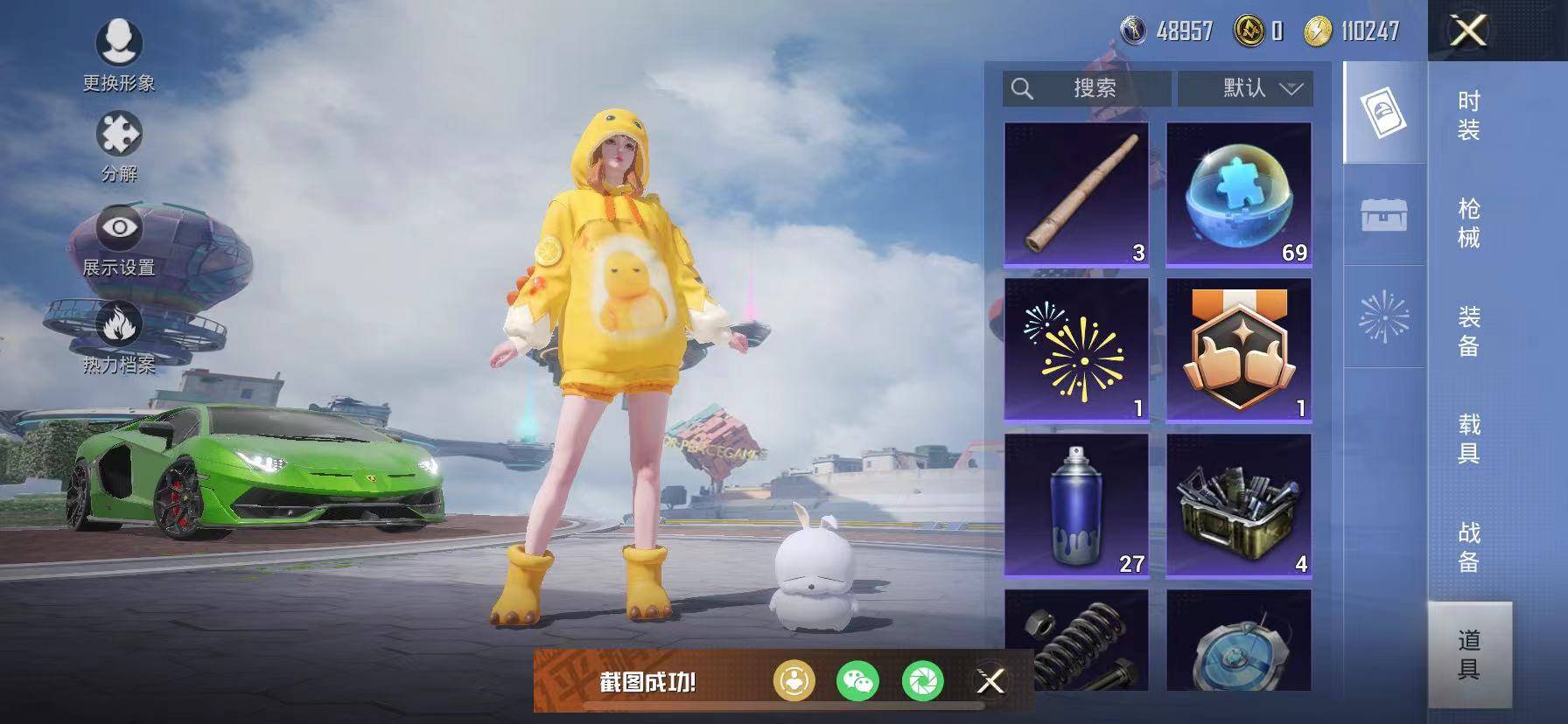Dismiss the 截图成功 screenshot banner
This screenshot has height=724, width=1568.
[990, 681]
